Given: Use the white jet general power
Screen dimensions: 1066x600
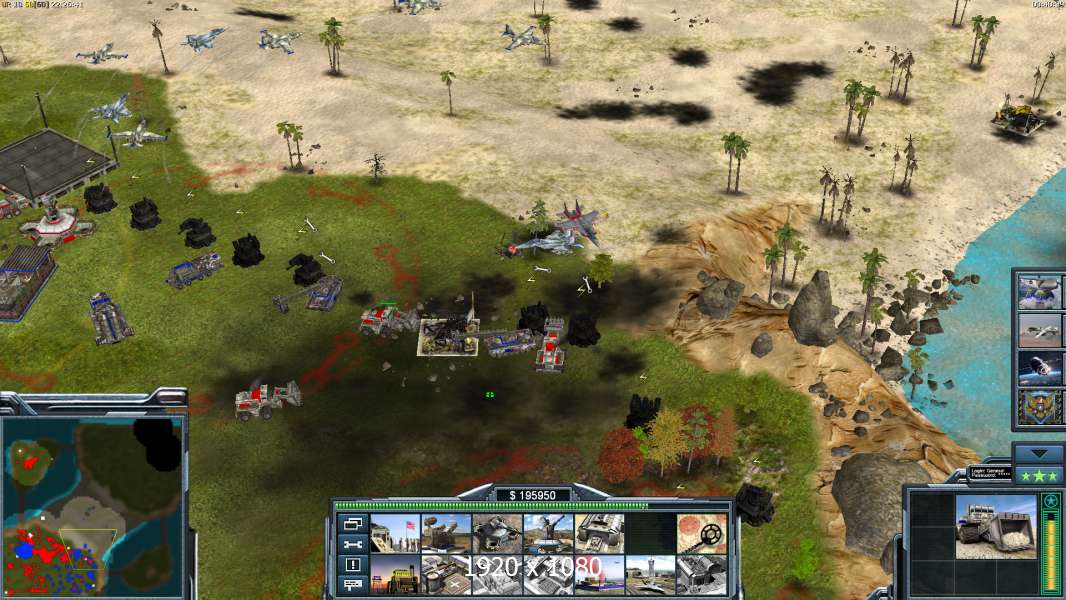Looking at the screenshot, I should point(1039,330).
